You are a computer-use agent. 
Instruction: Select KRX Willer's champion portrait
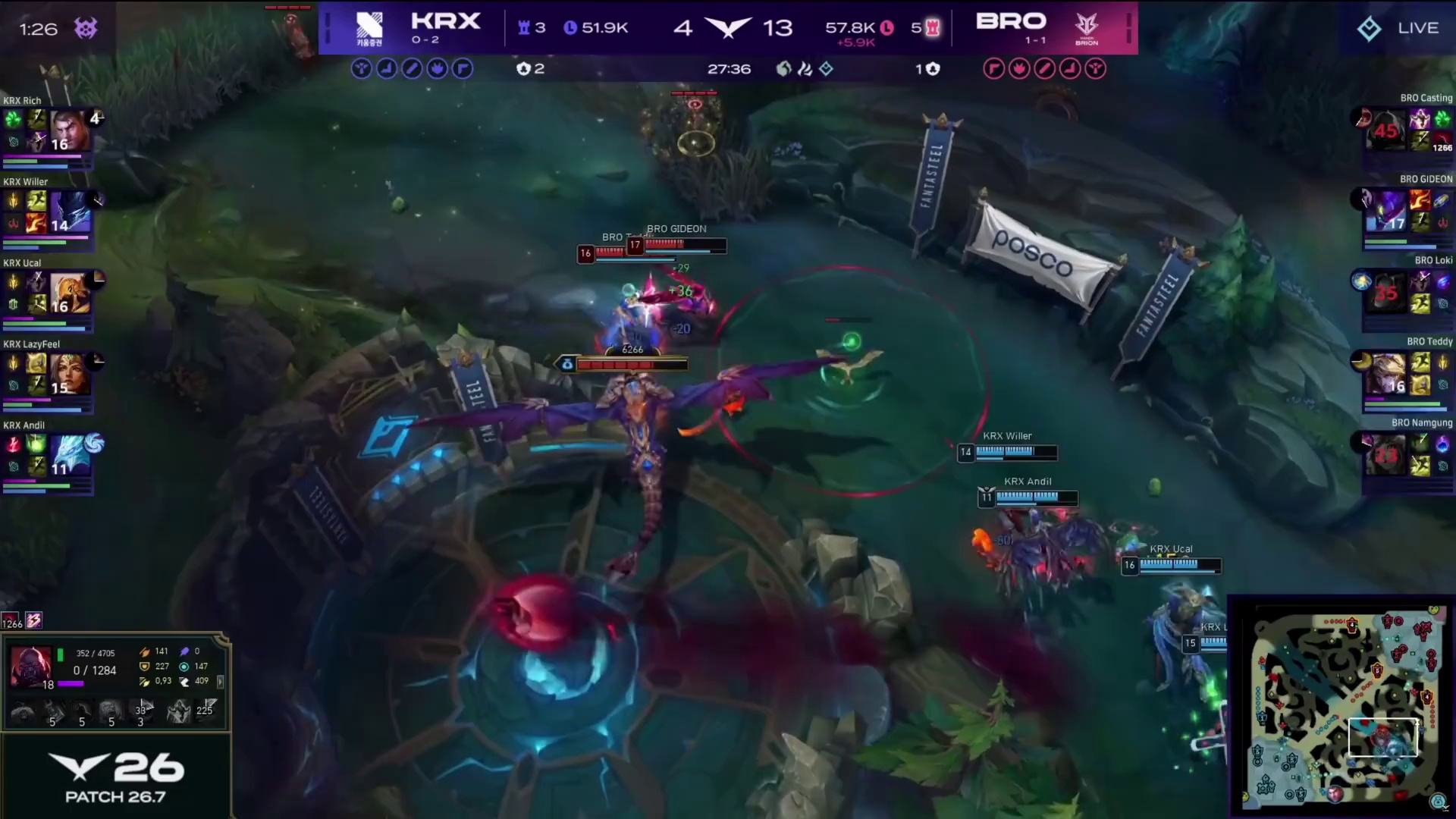(x=69, y=212)
